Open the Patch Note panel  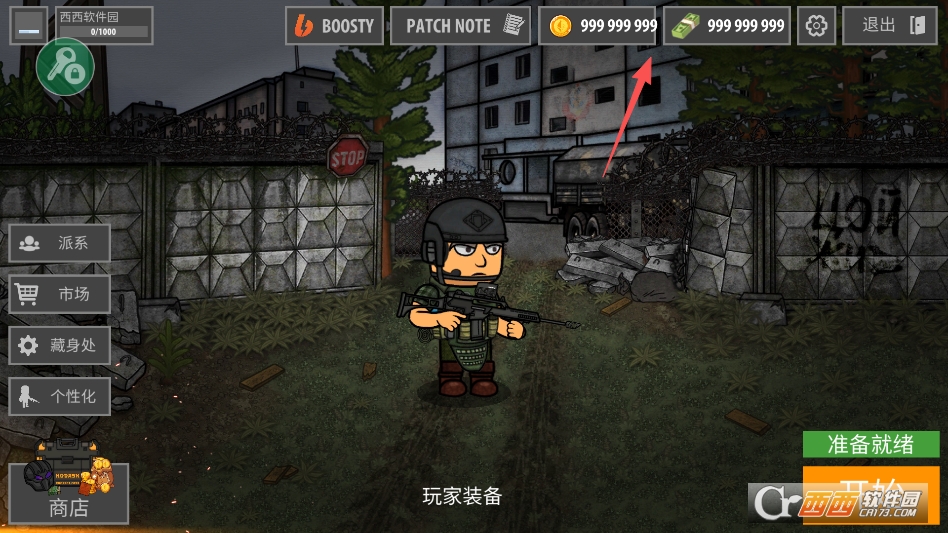pos(460,26)
